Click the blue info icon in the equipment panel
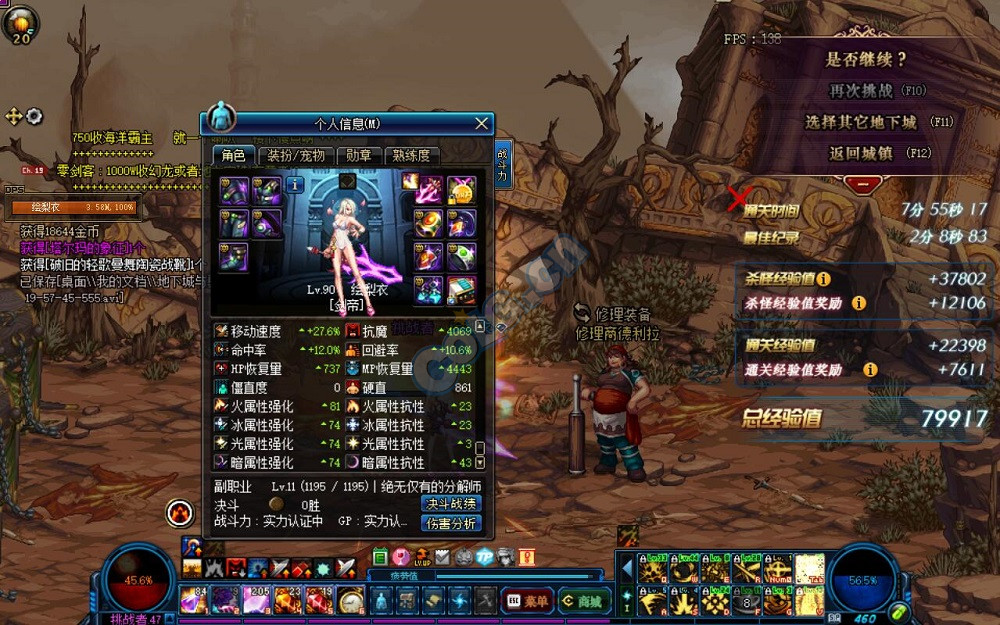Screen dimensions: 1000x625 (295, 185)
